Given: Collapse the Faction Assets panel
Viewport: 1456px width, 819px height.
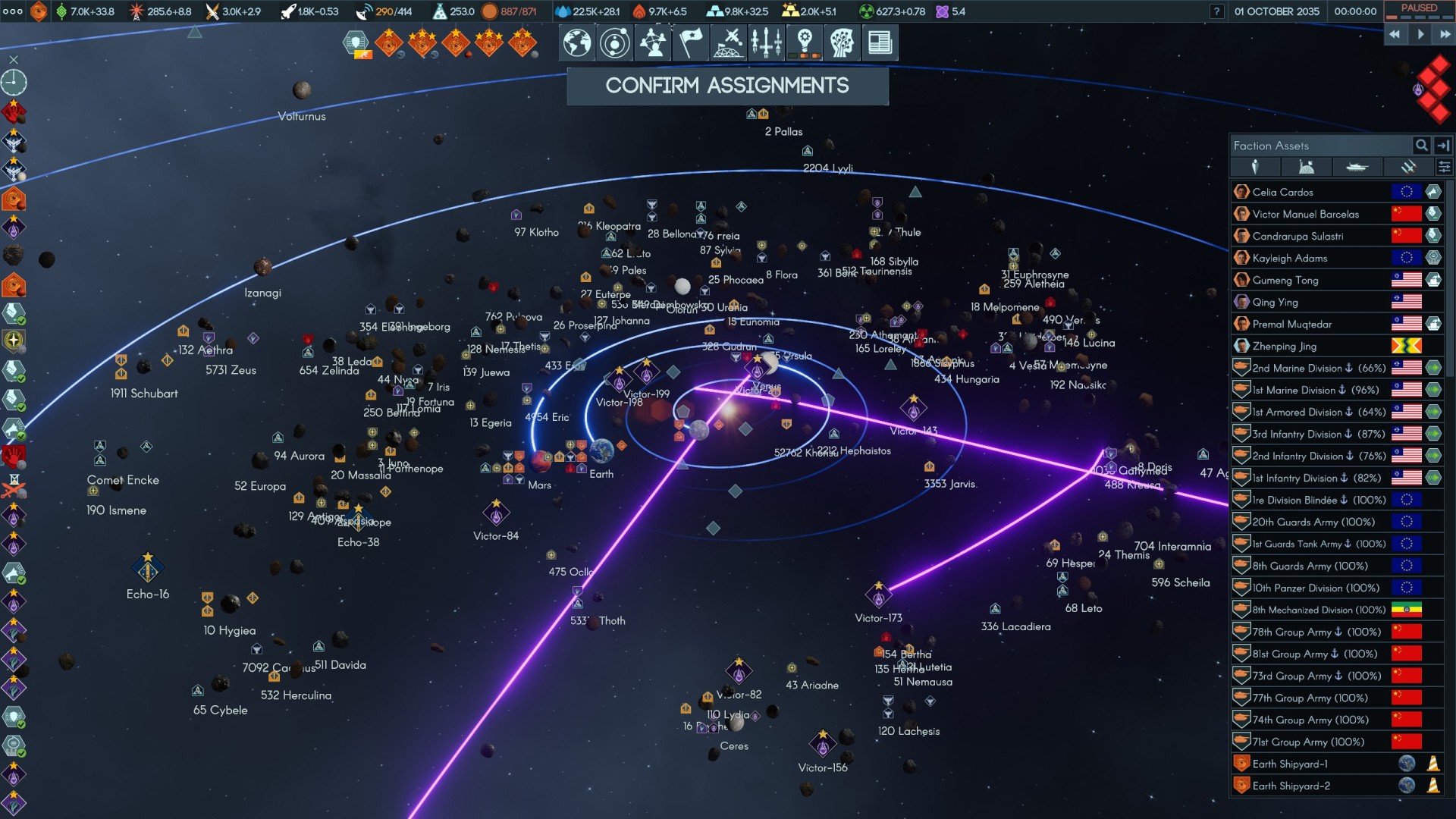Looking at the screenshot, I should click(x=1443, y=146).
